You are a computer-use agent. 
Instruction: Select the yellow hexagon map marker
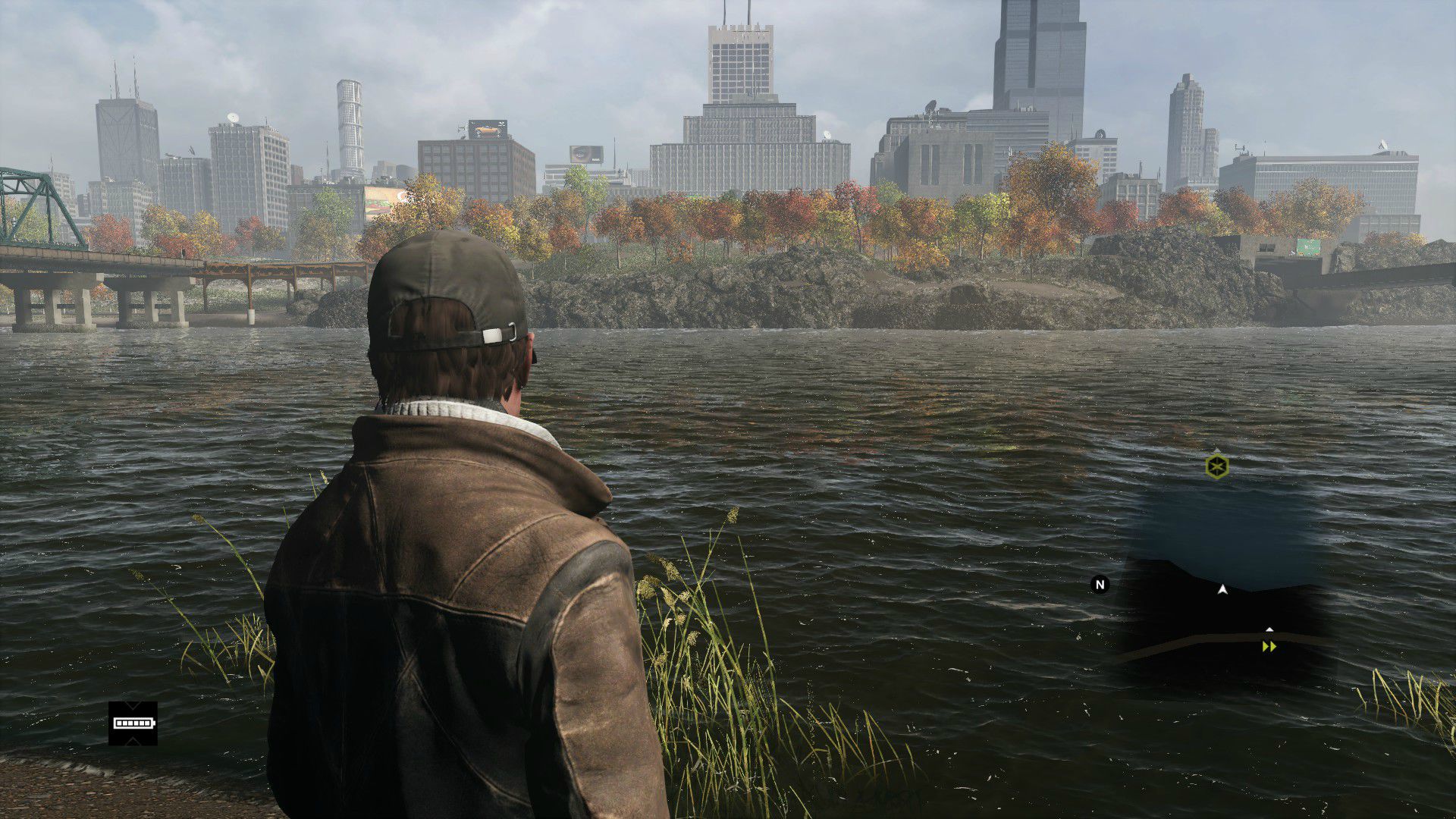[1216, 466]
